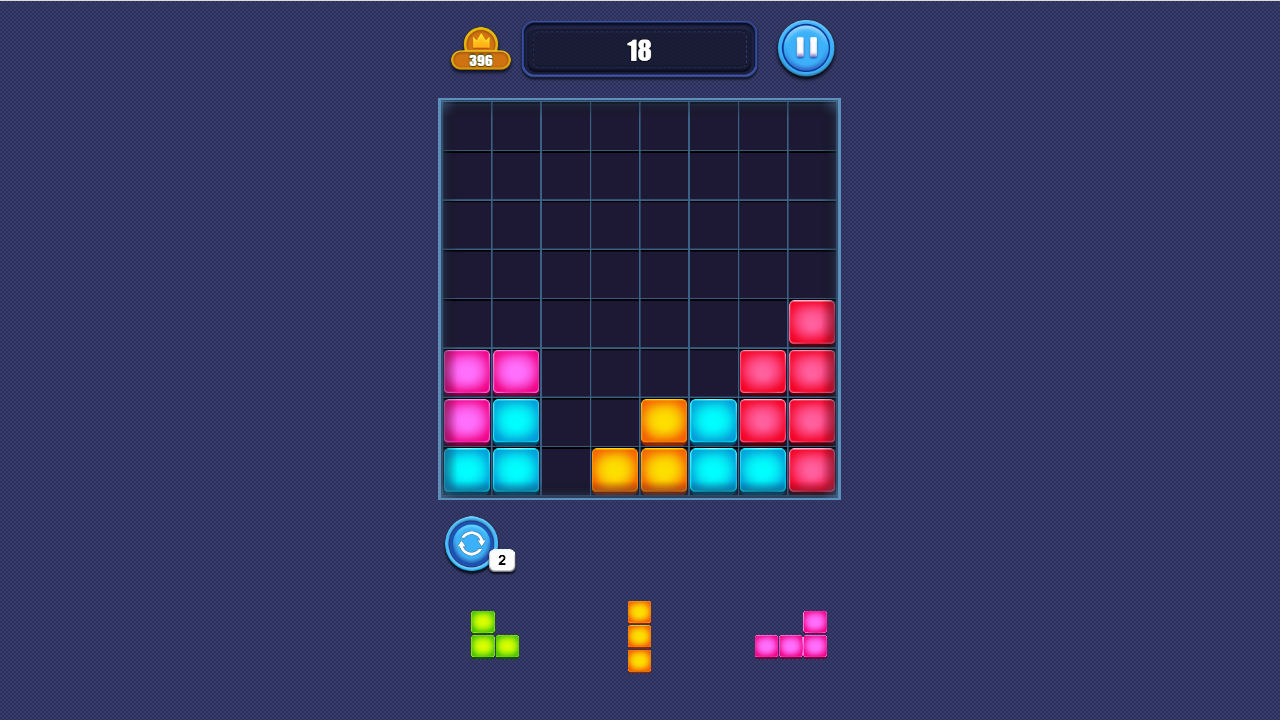Click the magenta block pair on the left
Screen dimensions: 1280x720
pos(491,371)
